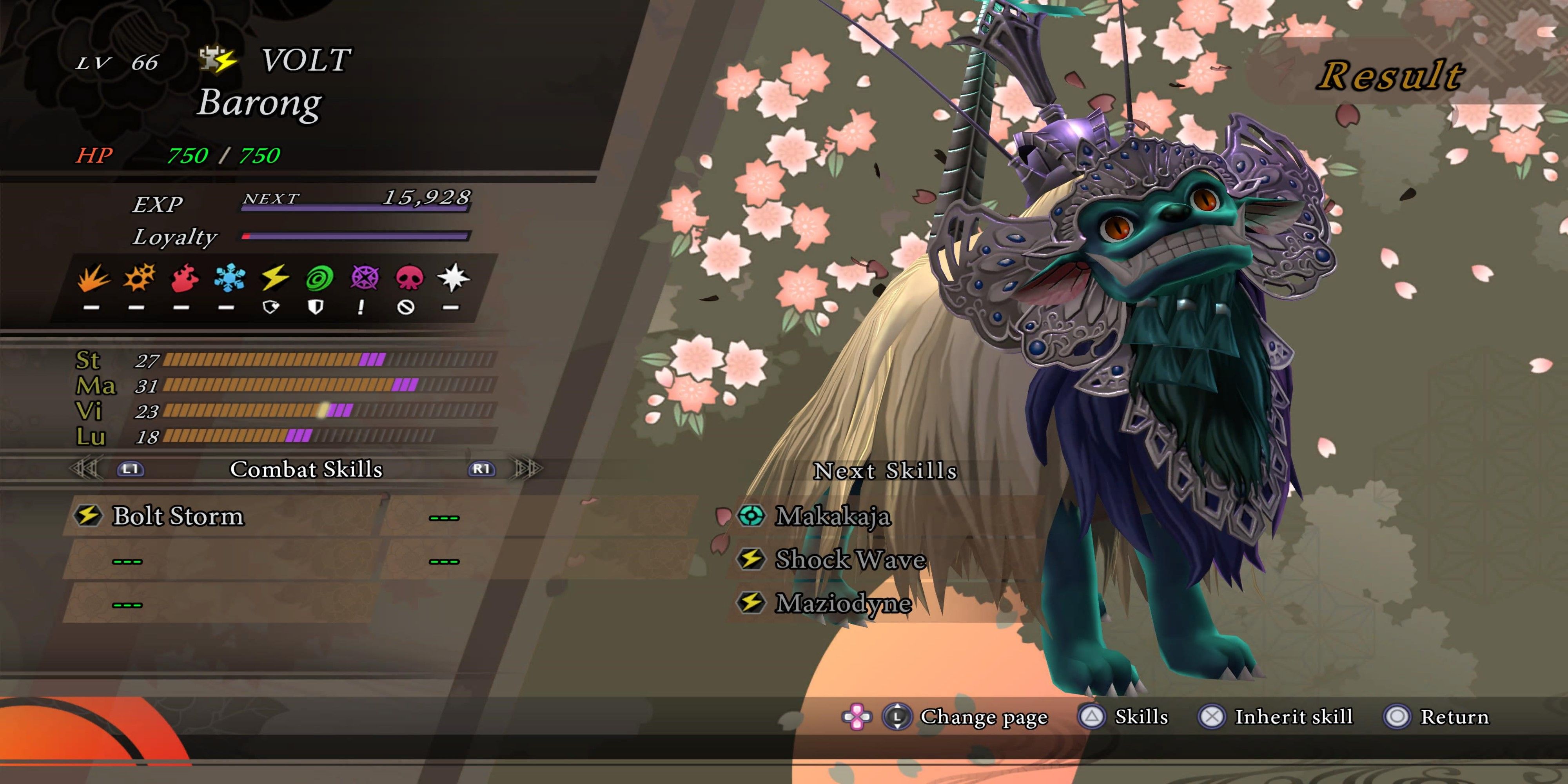This screenshot has width=1568, height=784.
Task: Choose Shock Wave under Next Skills
Action: pyautogui.click(x=850, y=559)
